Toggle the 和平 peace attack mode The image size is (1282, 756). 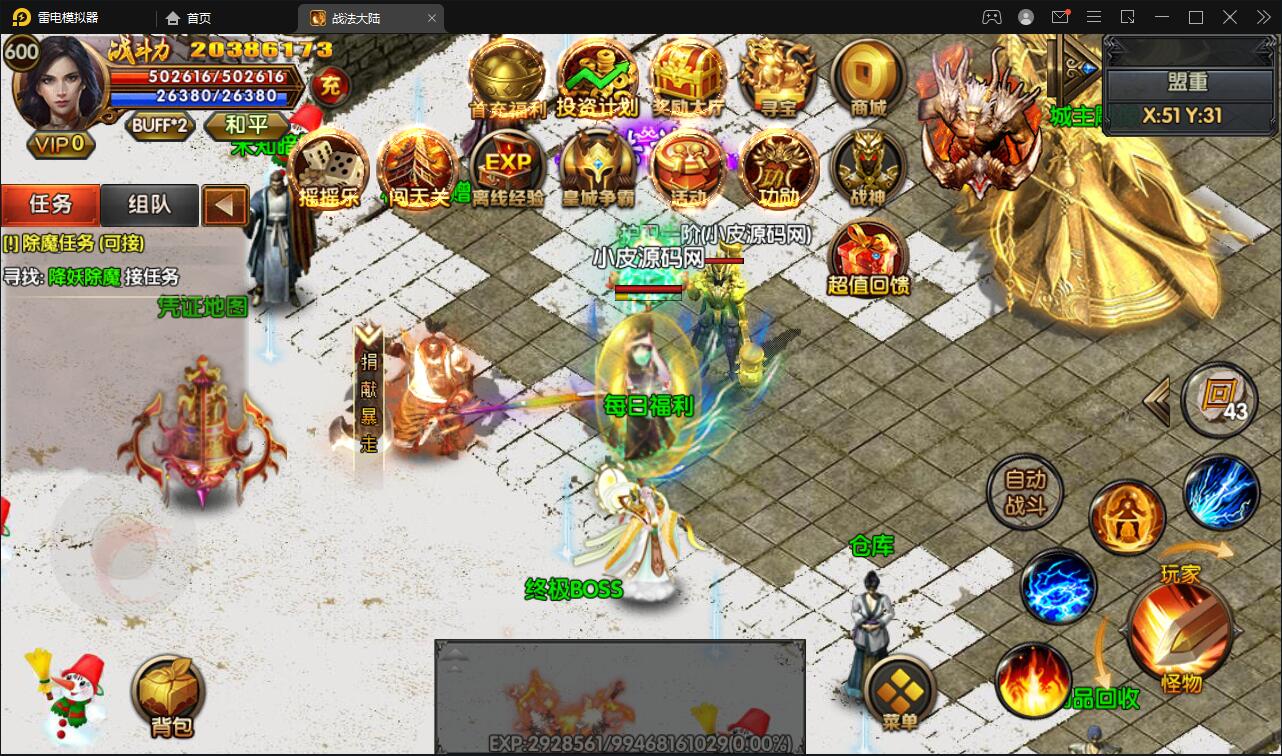pos(245,125)
